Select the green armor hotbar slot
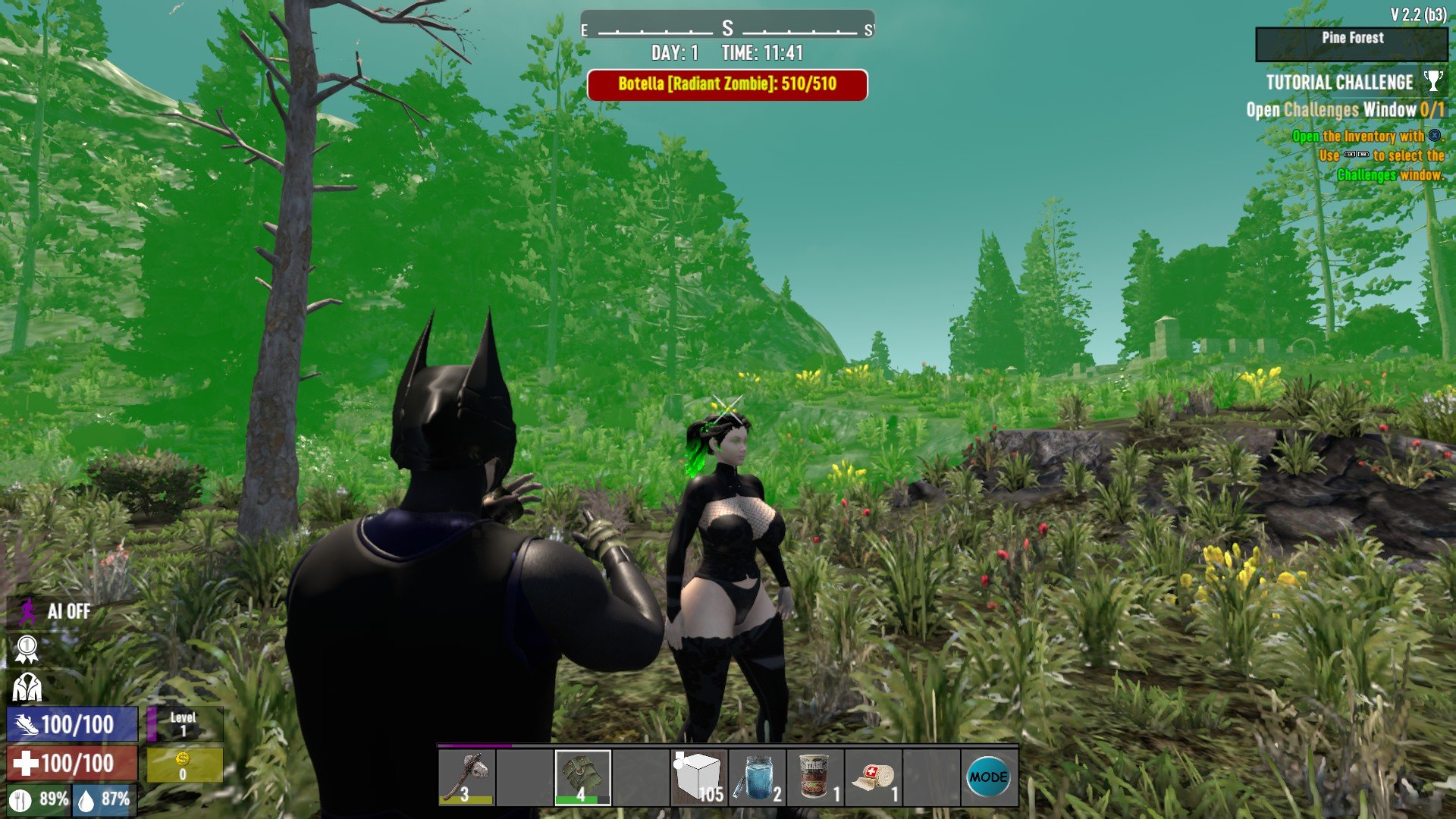This screenshot has width=1456, height=819. (x=582, y=777)
